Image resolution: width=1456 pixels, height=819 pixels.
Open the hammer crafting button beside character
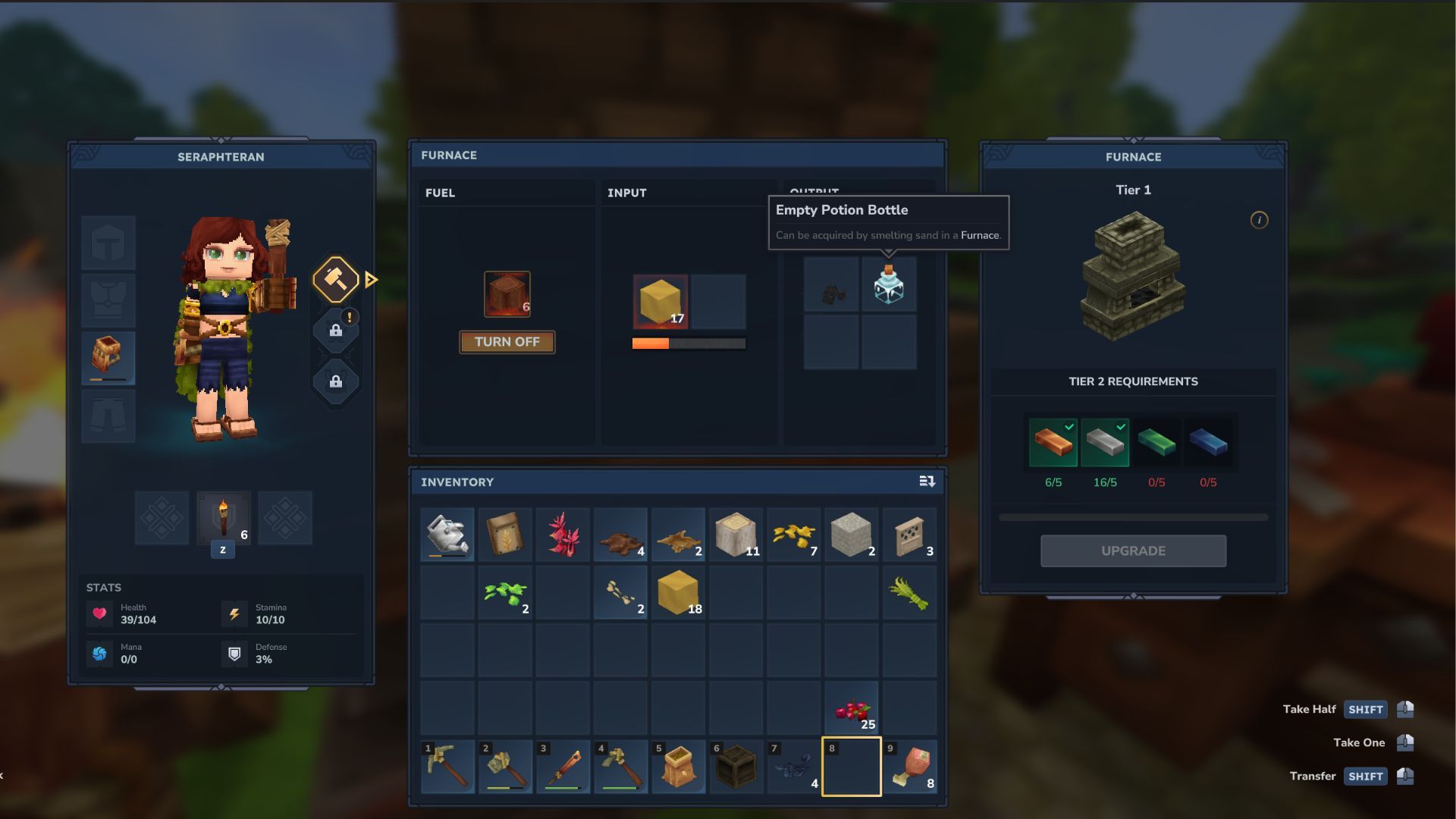click(x=335, y=280)
